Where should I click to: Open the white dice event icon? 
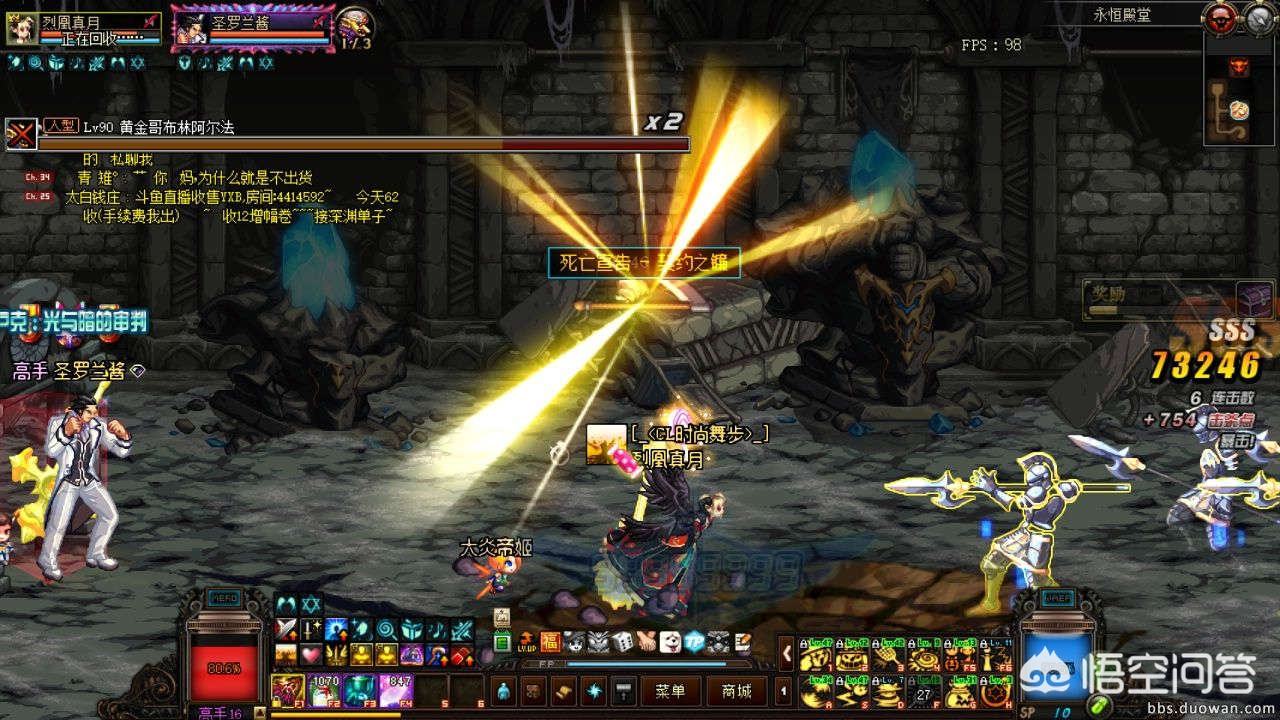[x=622, y=642]
